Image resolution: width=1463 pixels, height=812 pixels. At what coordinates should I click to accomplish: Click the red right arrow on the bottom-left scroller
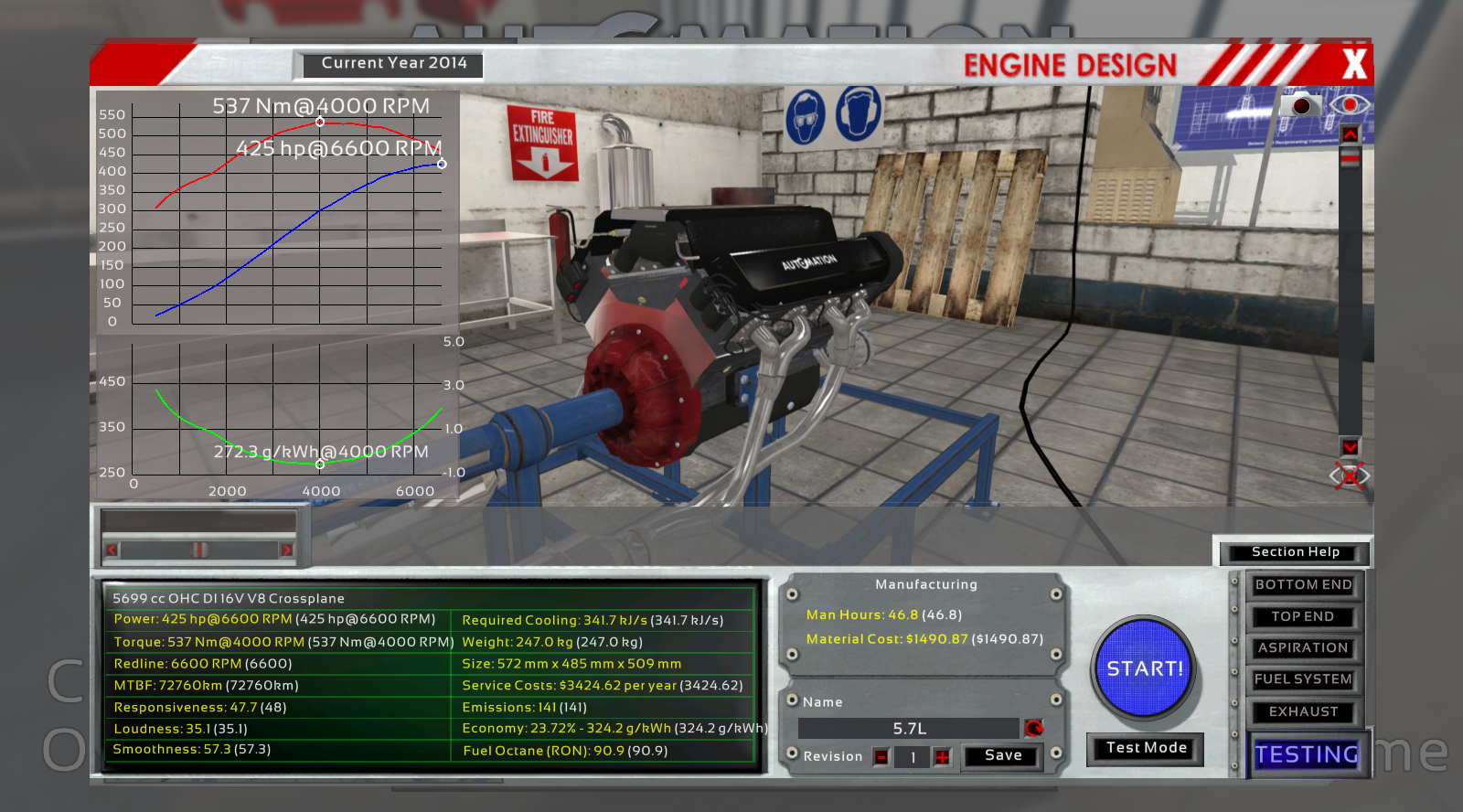tap(290, 550)
